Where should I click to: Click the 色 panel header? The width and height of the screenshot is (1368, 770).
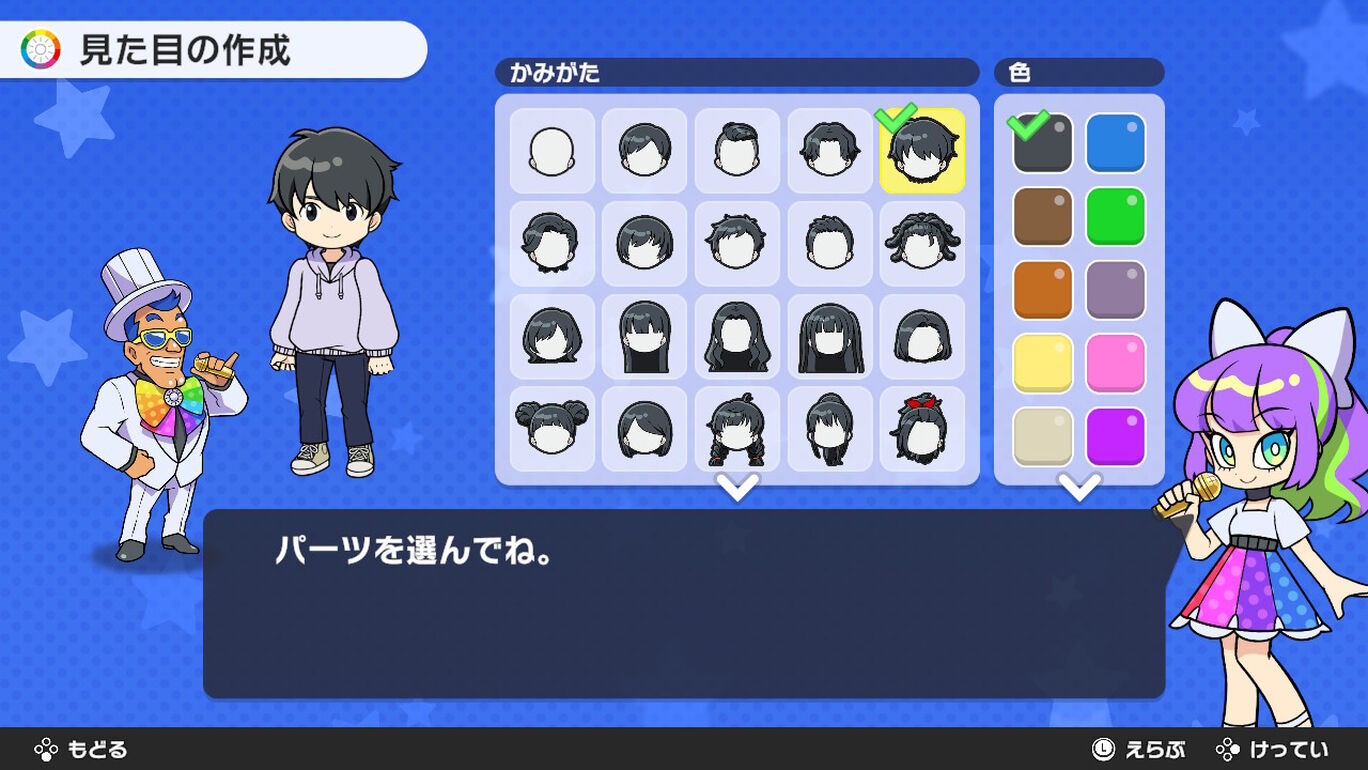click(x=1079, y=72)
